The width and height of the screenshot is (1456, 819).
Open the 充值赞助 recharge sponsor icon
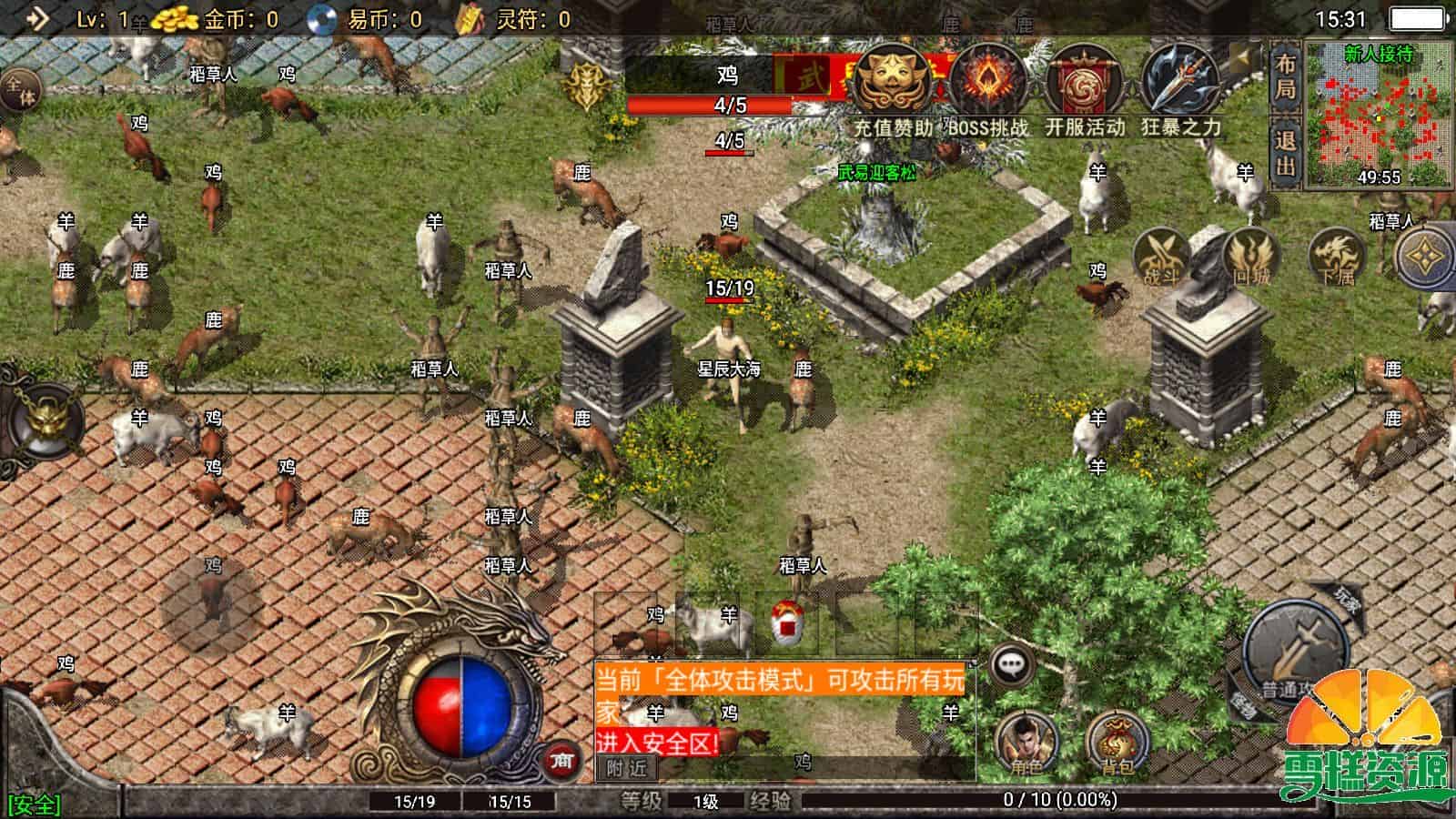coord(893,85)
